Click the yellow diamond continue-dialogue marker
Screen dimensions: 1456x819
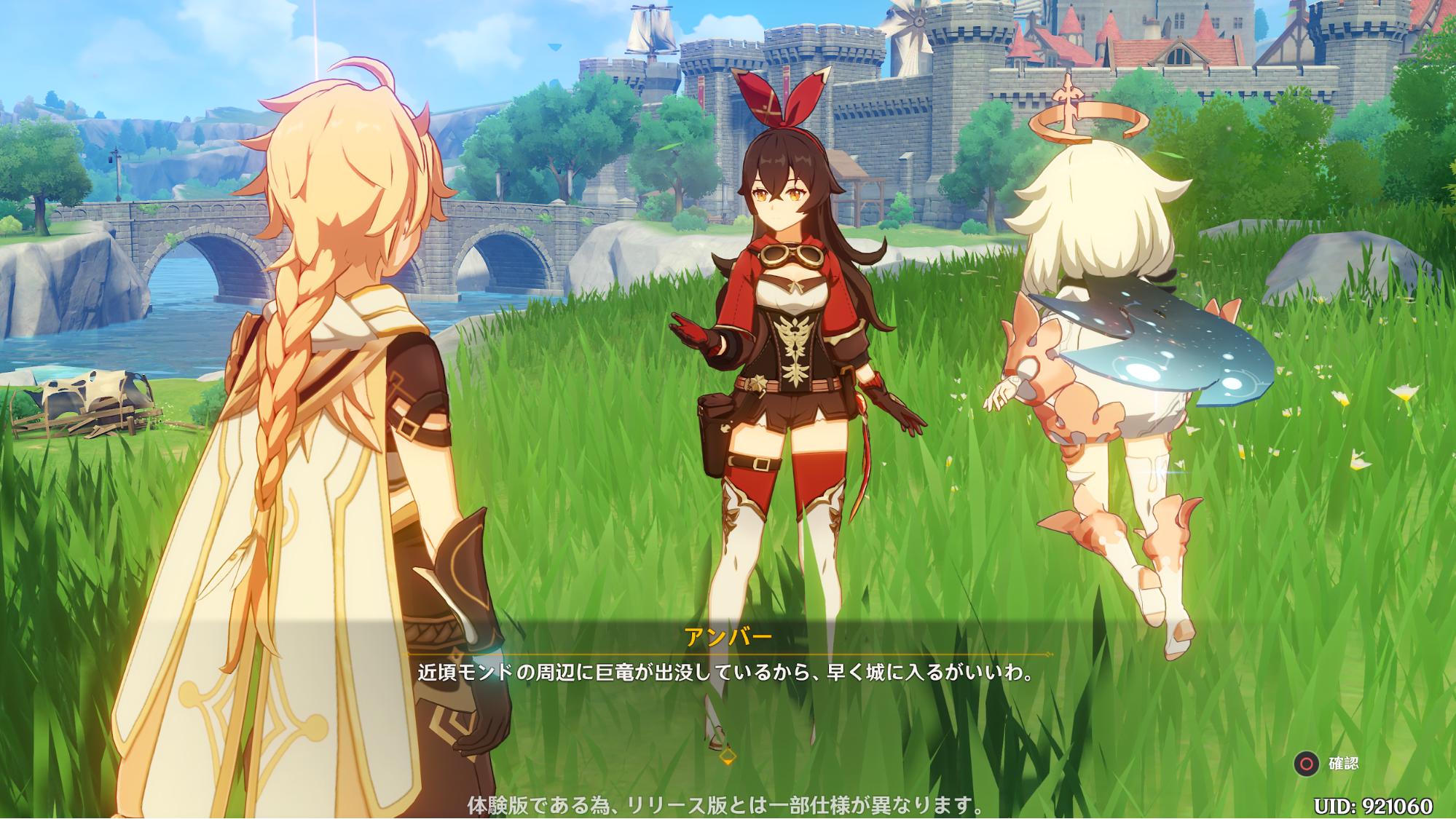point(726,757)
